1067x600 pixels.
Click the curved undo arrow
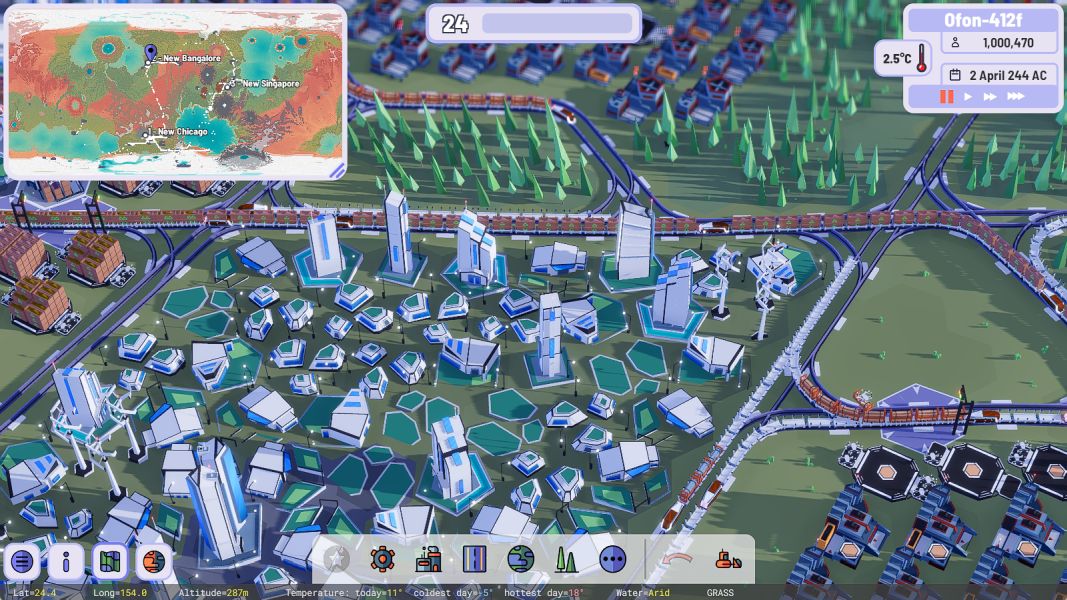coord(680,559)
